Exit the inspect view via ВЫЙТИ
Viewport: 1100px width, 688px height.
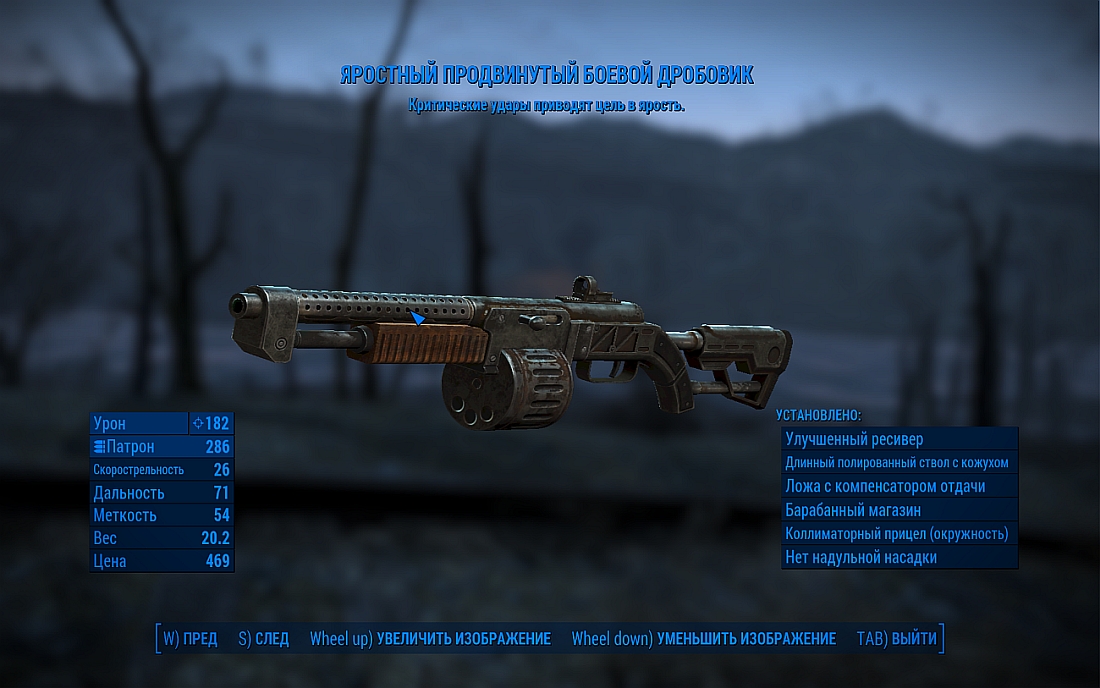tap(897, 639)
